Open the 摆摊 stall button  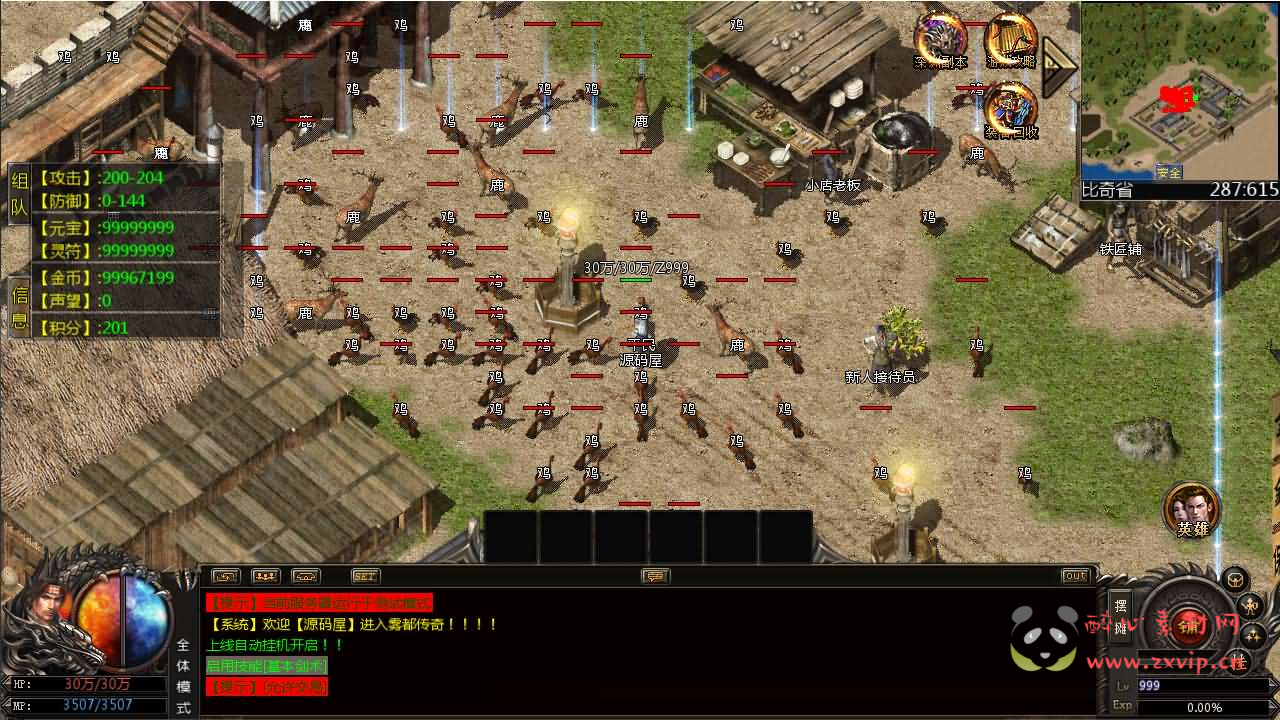point(1121,617)
